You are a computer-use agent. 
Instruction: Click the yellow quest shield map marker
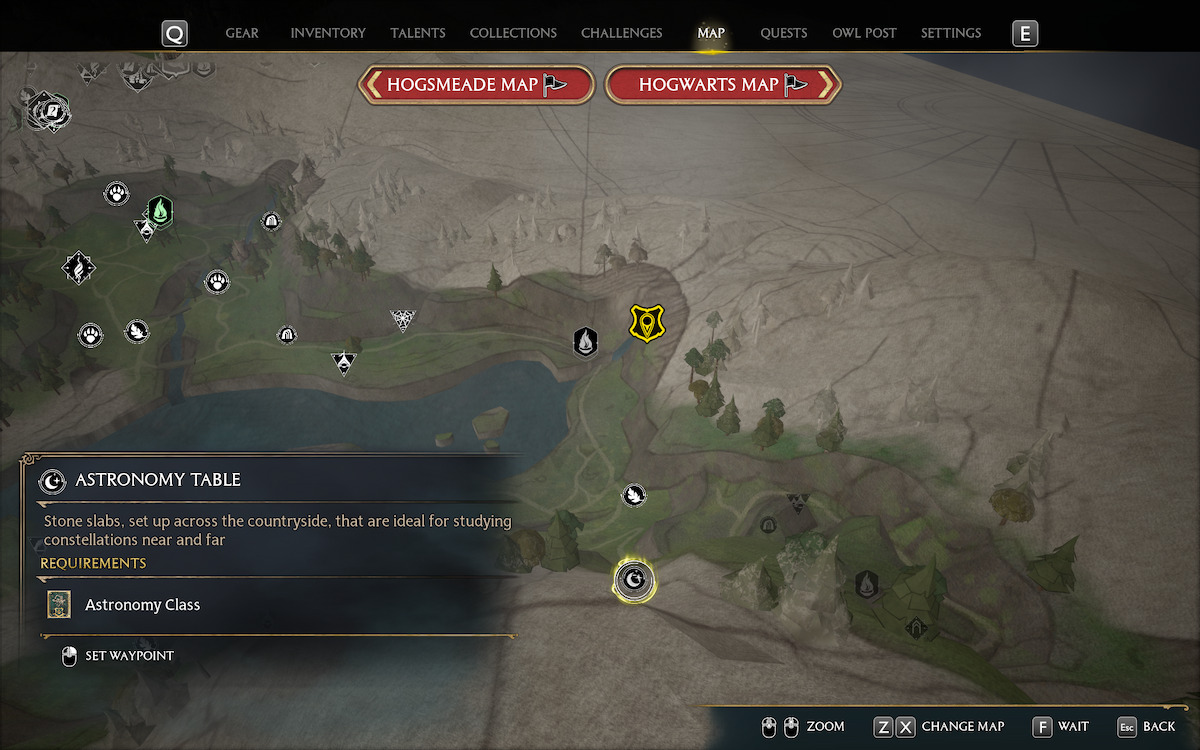pyautogui.click(x=647, y=323)
